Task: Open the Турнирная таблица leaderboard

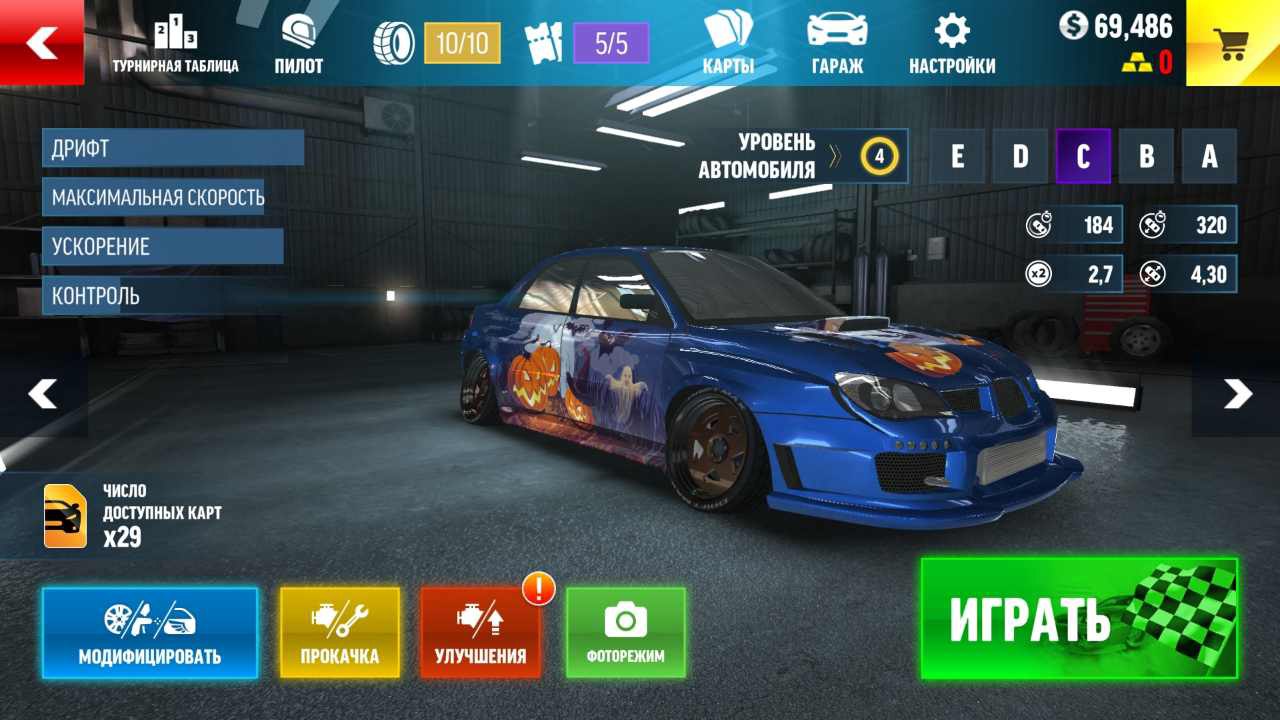Action: tap(175, 45)
